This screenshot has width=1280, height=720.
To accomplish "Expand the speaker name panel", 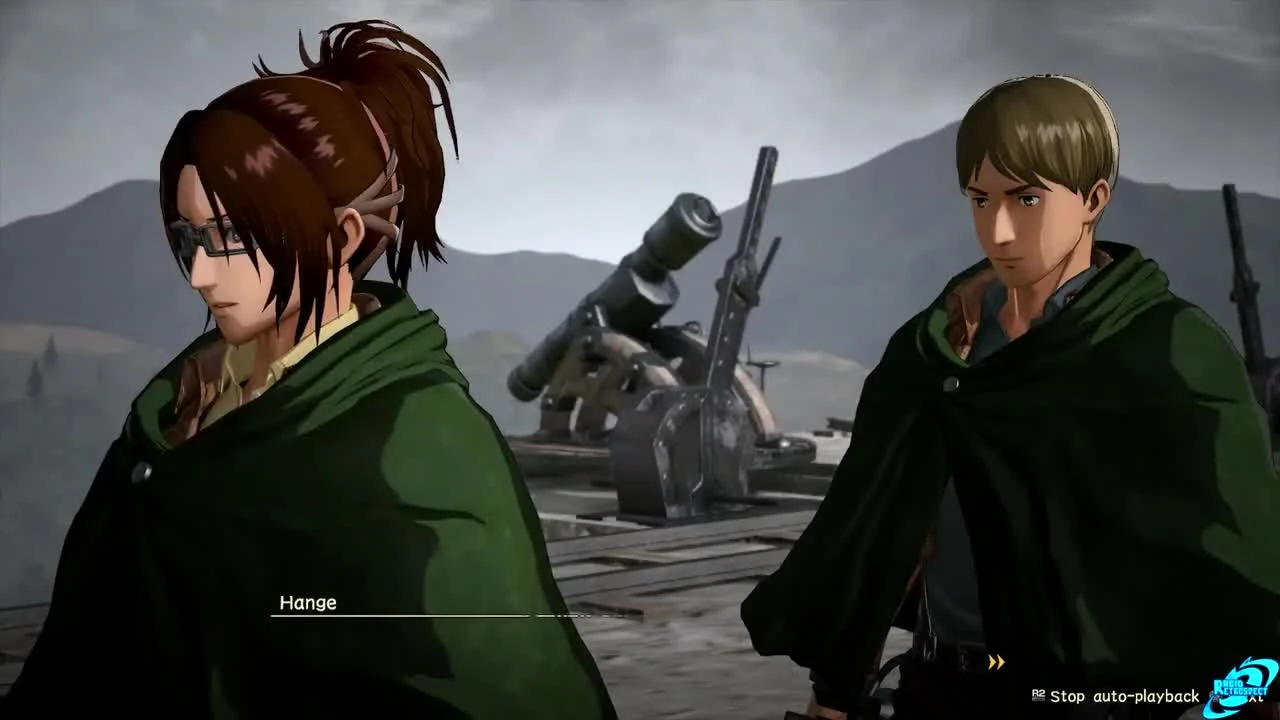I will (310, 603).
